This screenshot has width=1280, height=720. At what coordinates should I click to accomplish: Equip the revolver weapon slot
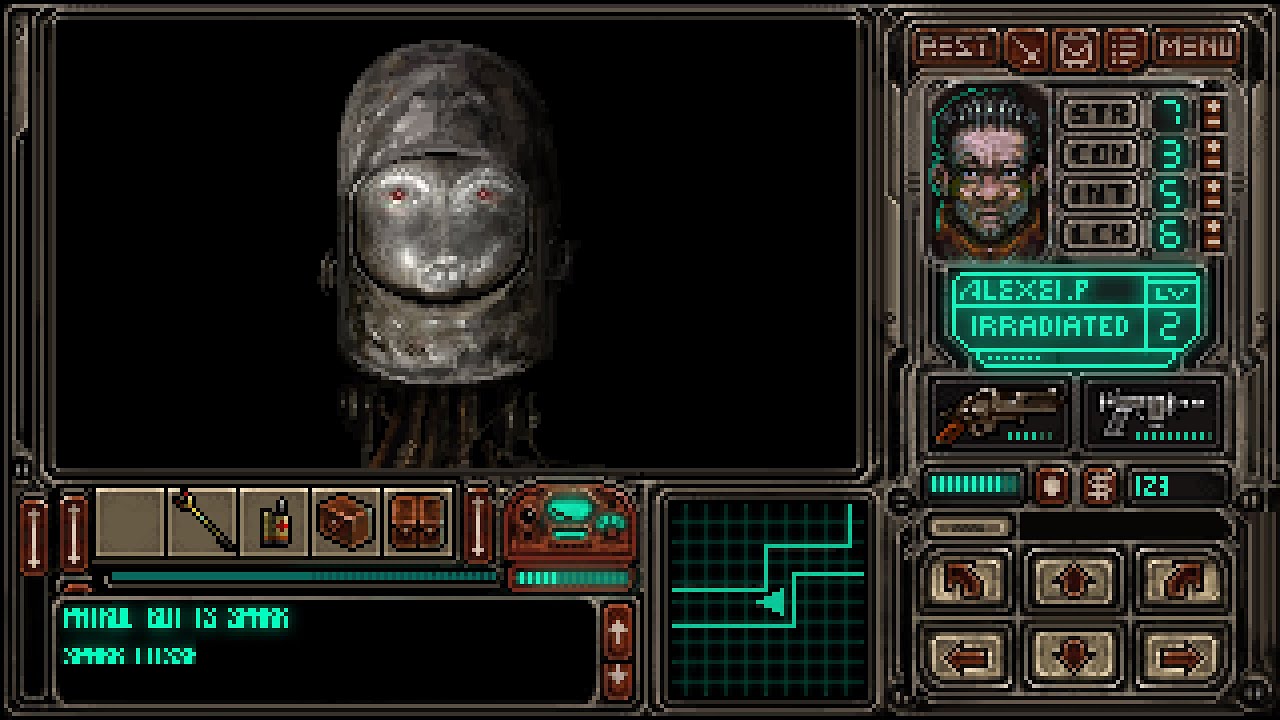pyautogui.click(x=999, y=412)
